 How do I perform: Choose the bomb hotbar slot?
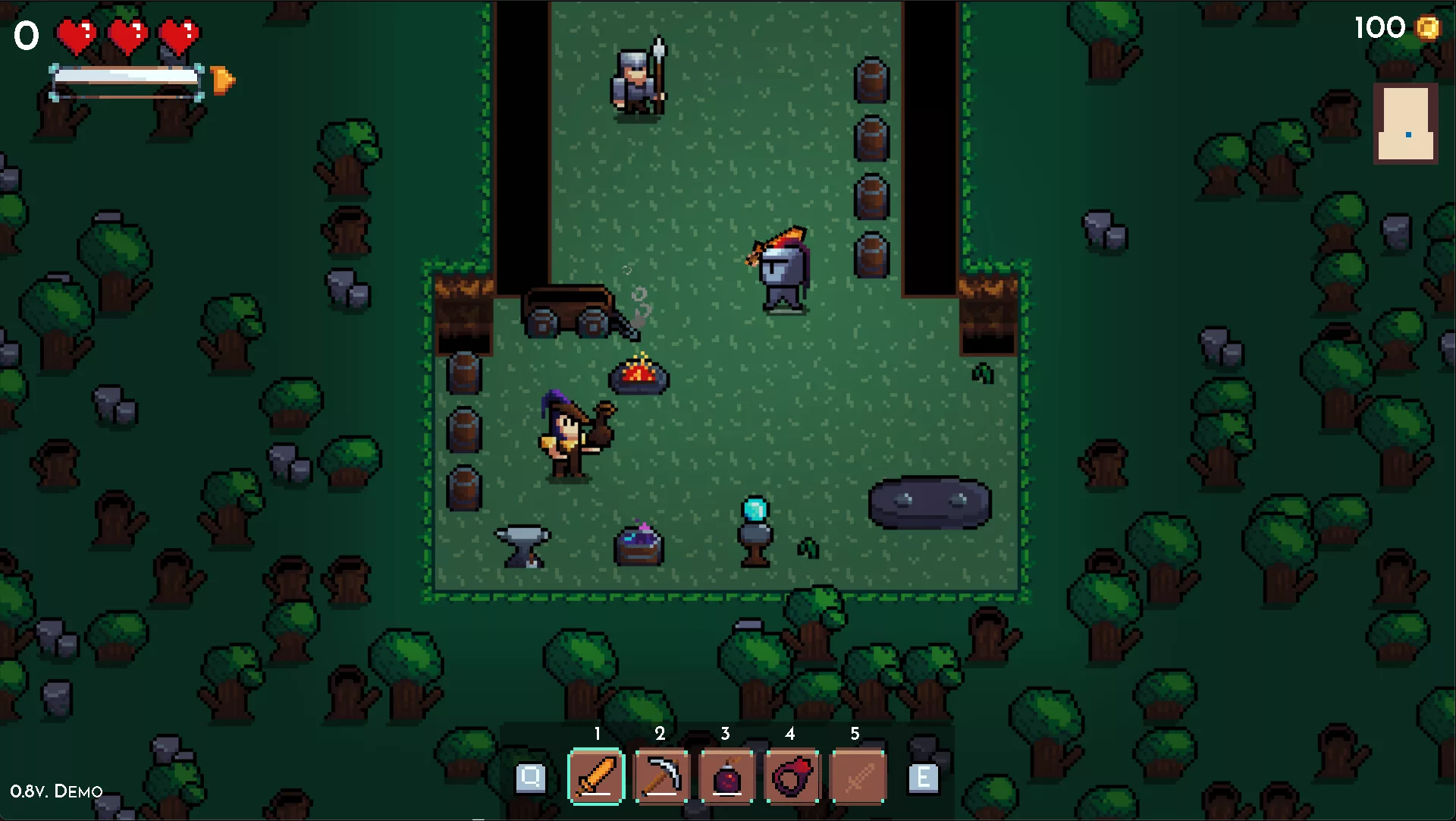coord(726,776)
